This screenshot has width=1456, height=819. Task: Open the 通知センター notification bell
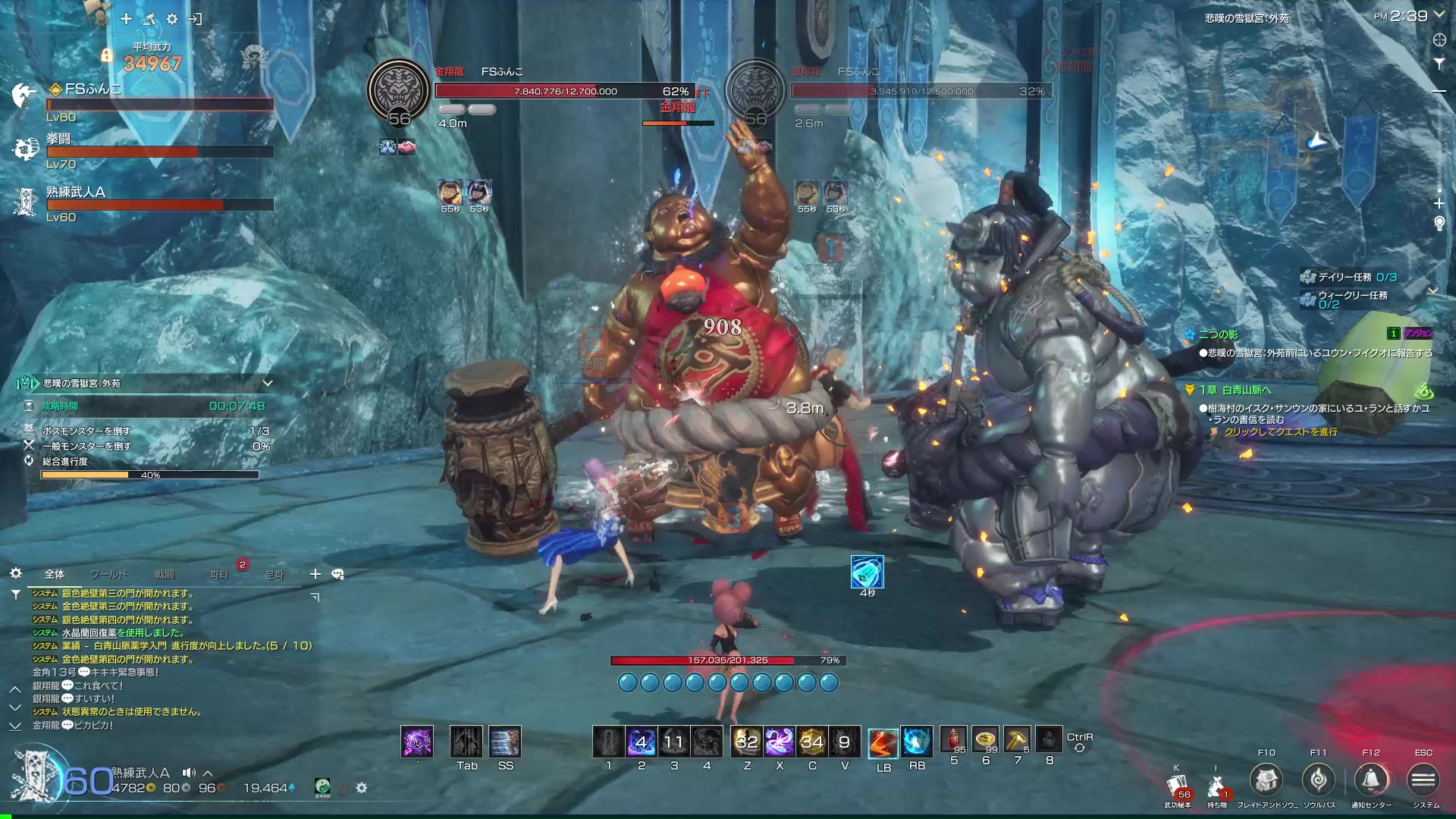point(1371,780)
